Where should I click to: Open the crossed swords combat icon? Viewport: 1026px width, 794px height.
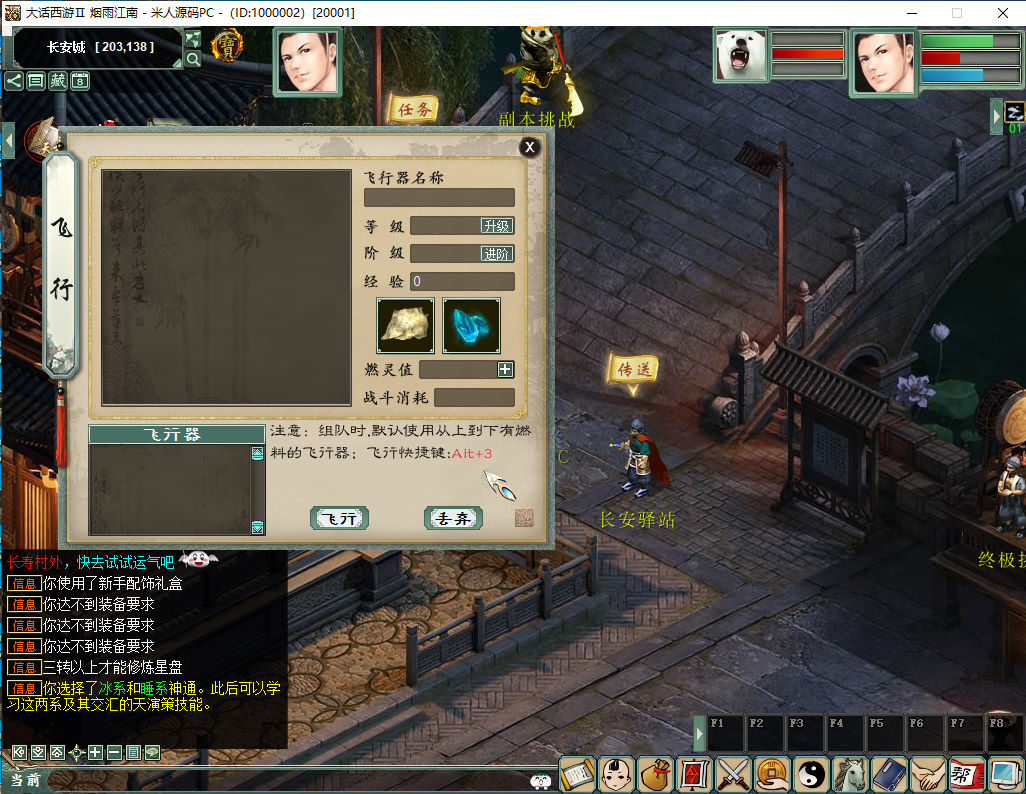pos(733,774)
